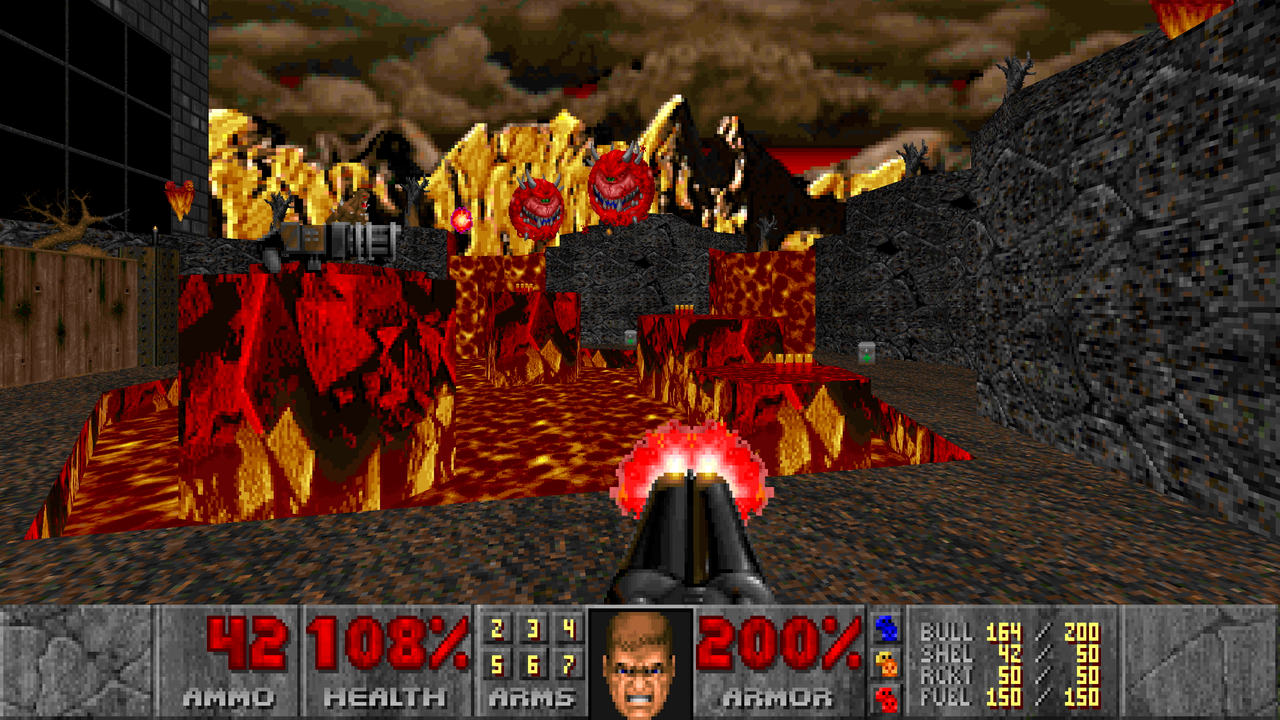This screenshot has height=720, width=1280.
Task: Click the incoming fireball projectile
Action: coord(462,218)
